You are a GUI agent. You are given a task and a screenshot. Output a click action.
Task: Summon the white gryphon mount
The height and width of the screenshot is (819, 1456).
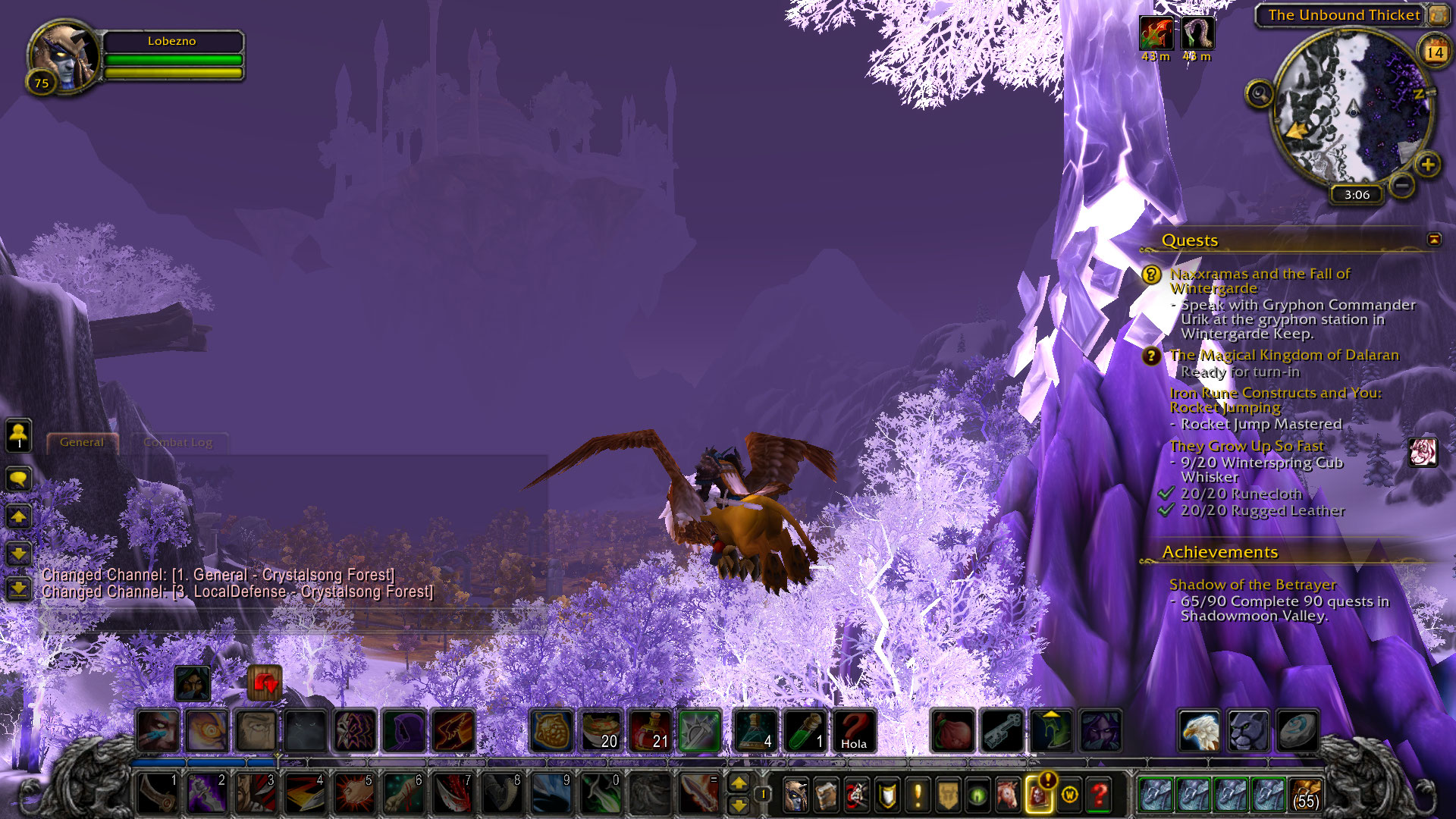pos(1199,731)
